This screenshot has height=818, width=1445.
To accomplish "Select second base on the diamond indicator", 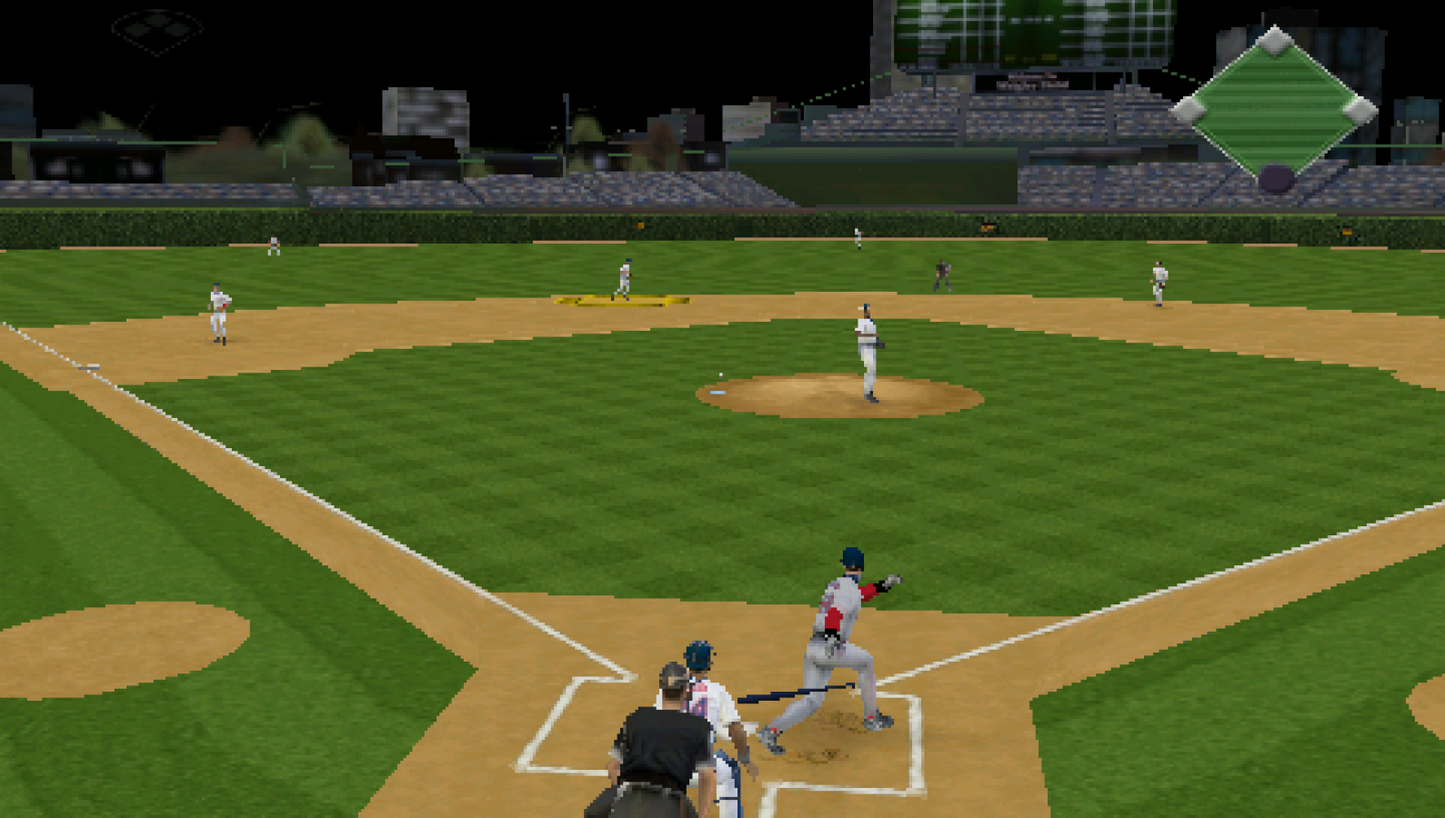I will (x=1275, y=41).
